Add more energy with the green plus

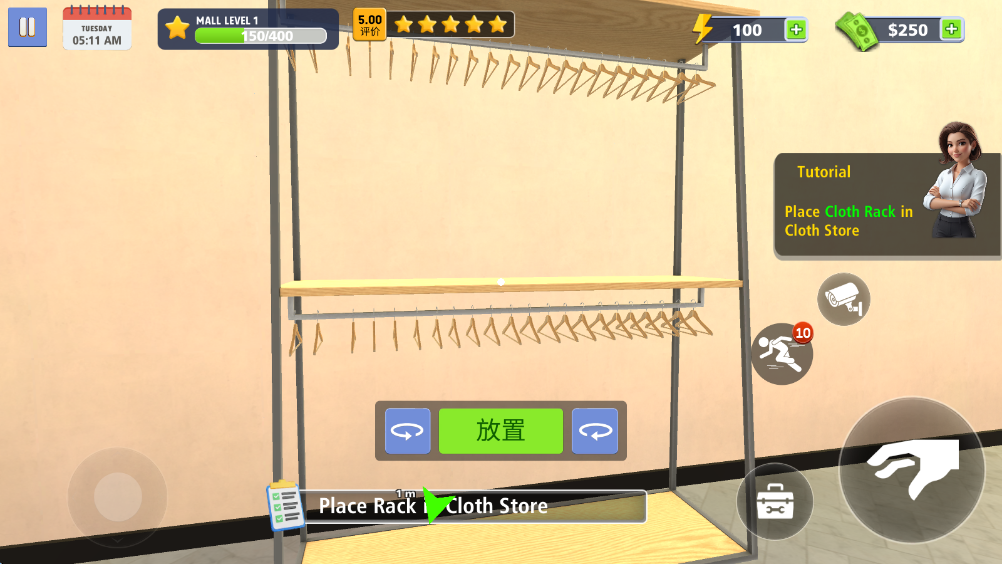tap(796, 30)
